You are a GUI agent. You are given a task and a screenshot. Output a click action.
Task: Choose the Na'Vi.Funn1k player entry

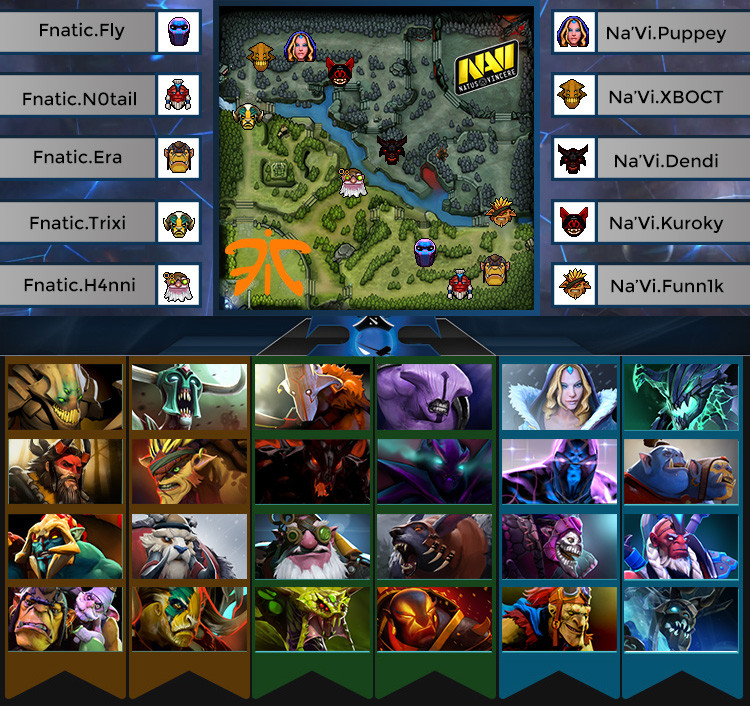point(666,286)
